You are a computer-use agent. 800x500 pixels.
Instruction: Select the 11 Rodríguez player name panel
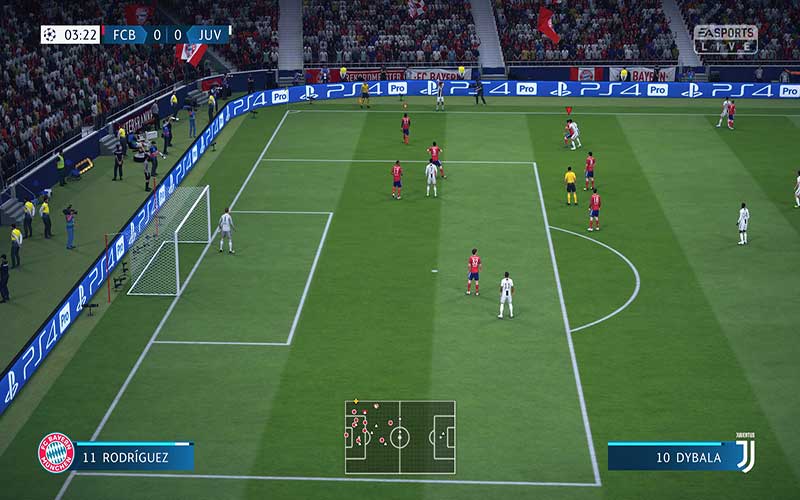point(134,458)
